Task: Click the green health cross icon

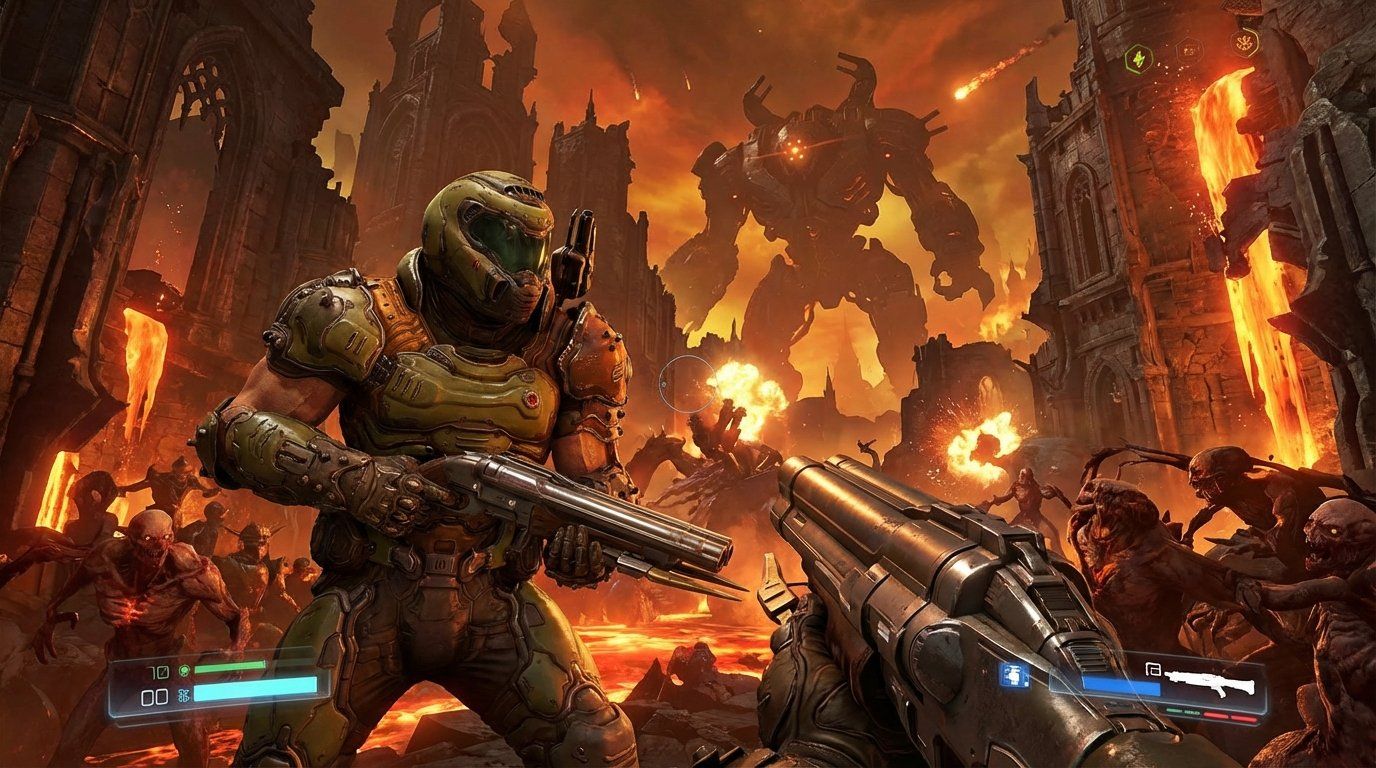Action: [x=184, y=670]
